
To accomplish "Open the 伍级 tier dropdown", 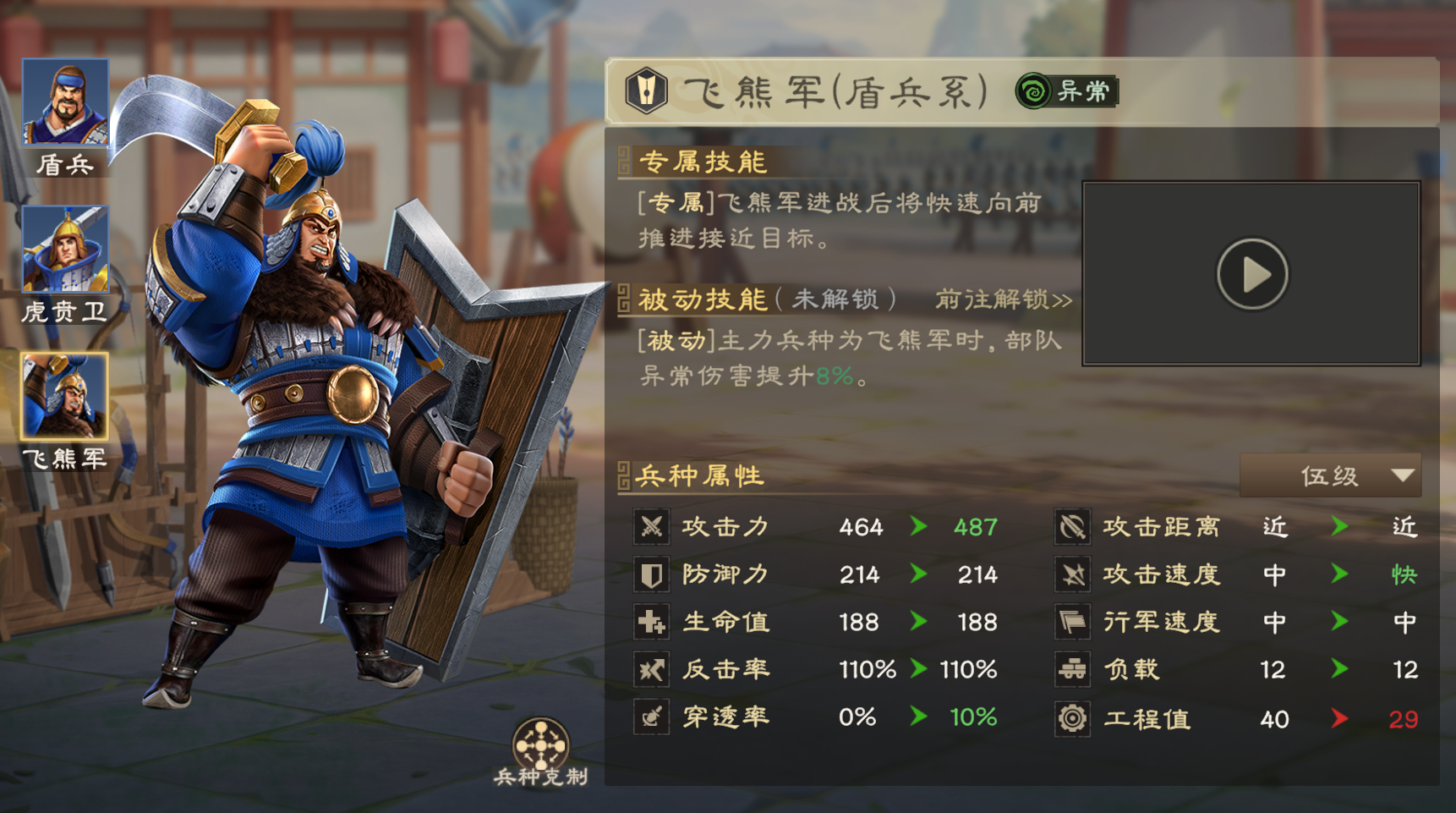I will (1331, 475).
